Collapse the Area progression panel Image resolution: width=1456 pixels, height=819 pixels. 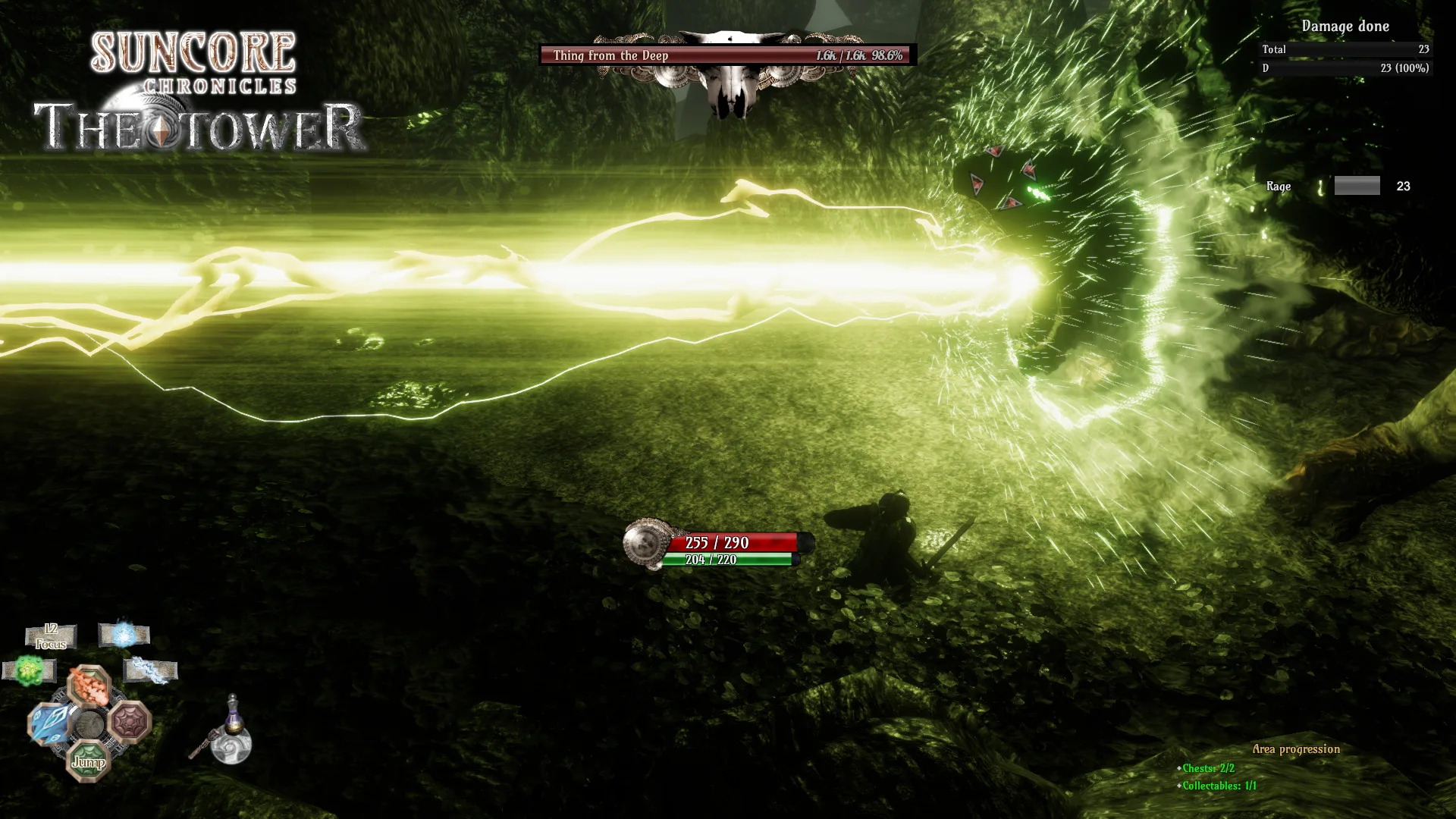[1297, 748]
